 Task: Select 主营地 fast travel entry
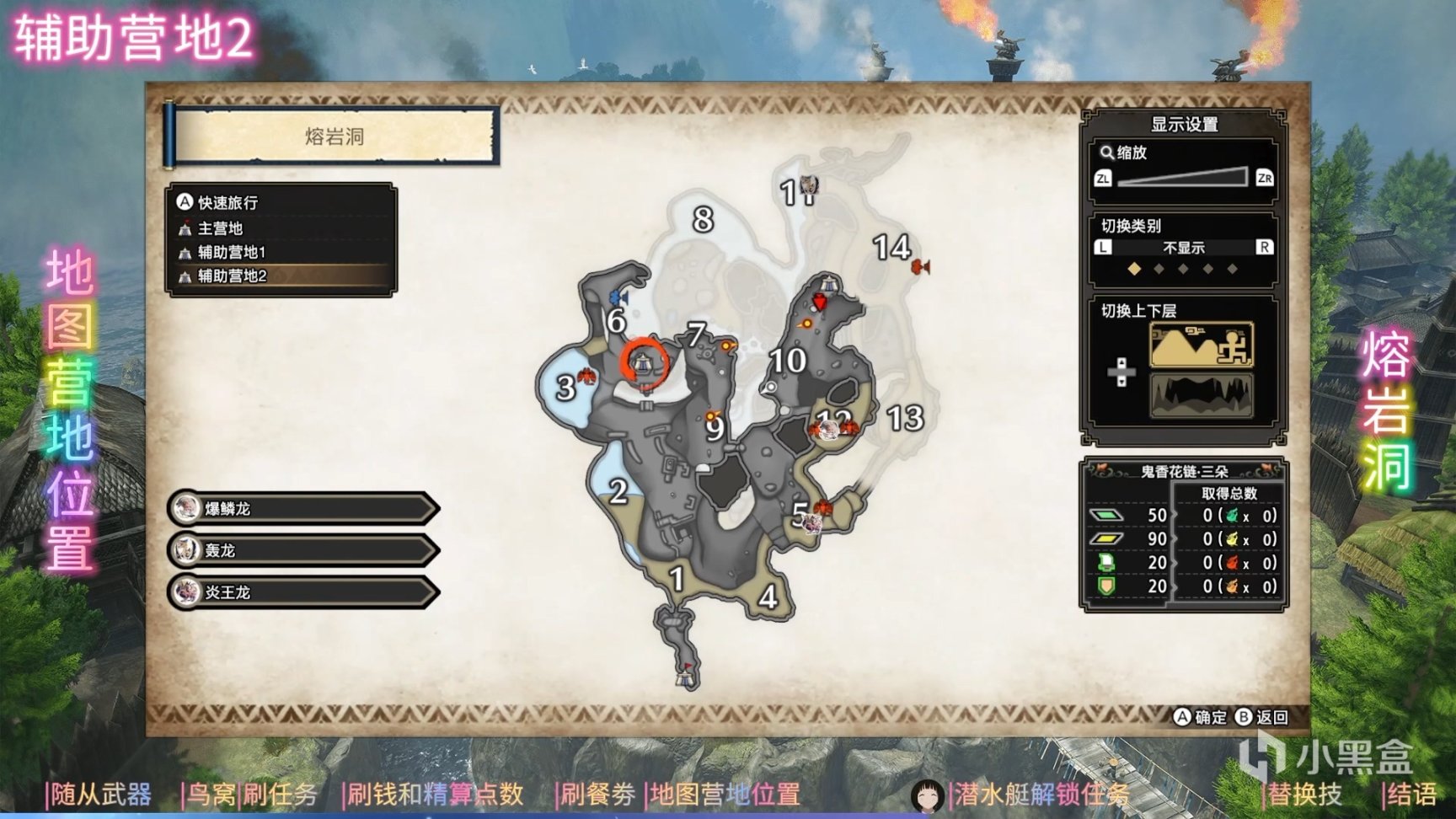[220, 228]
